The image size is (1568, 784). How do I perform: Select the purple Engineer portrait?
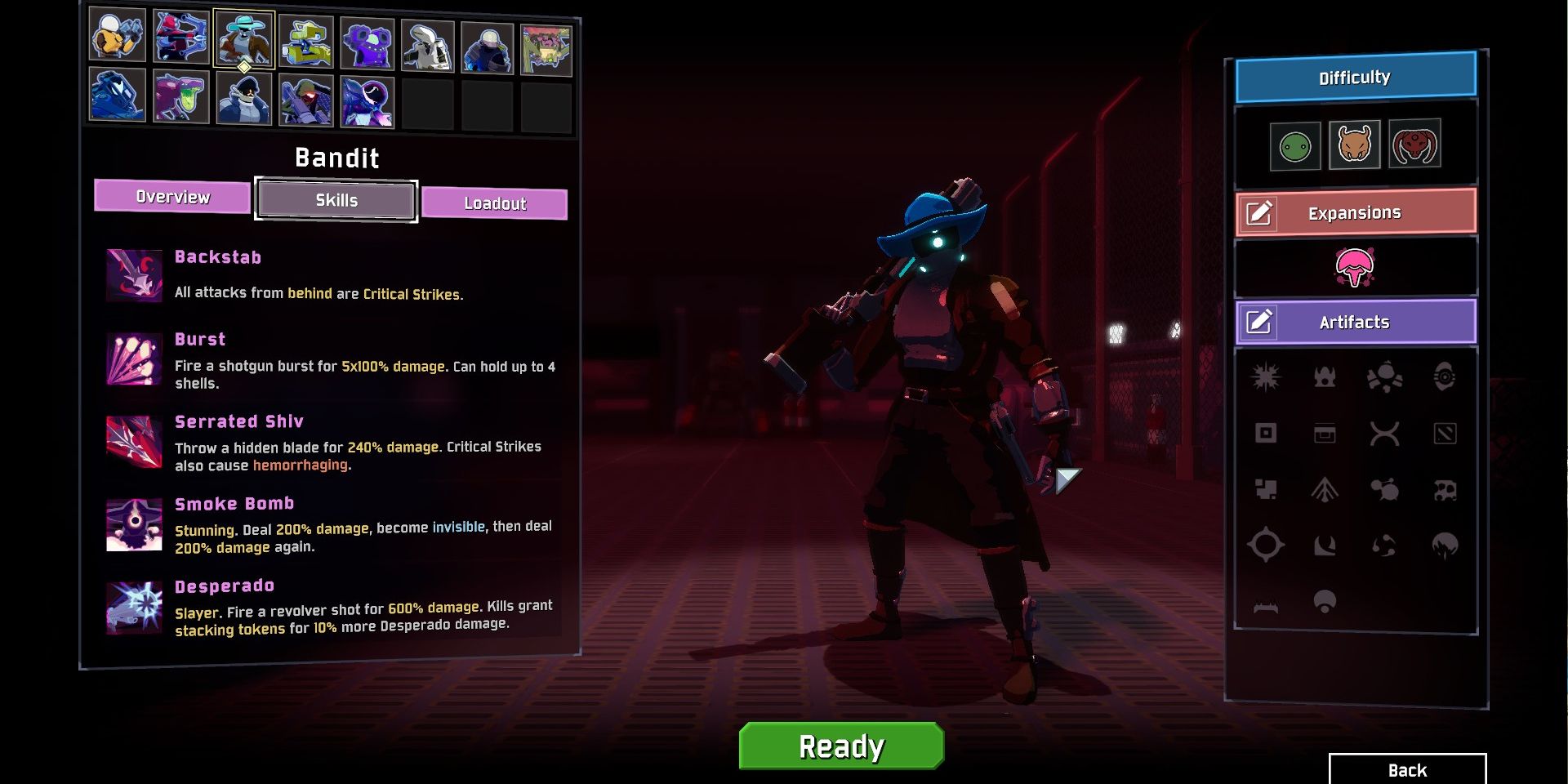pyautogui.click(x=367, y=43)
